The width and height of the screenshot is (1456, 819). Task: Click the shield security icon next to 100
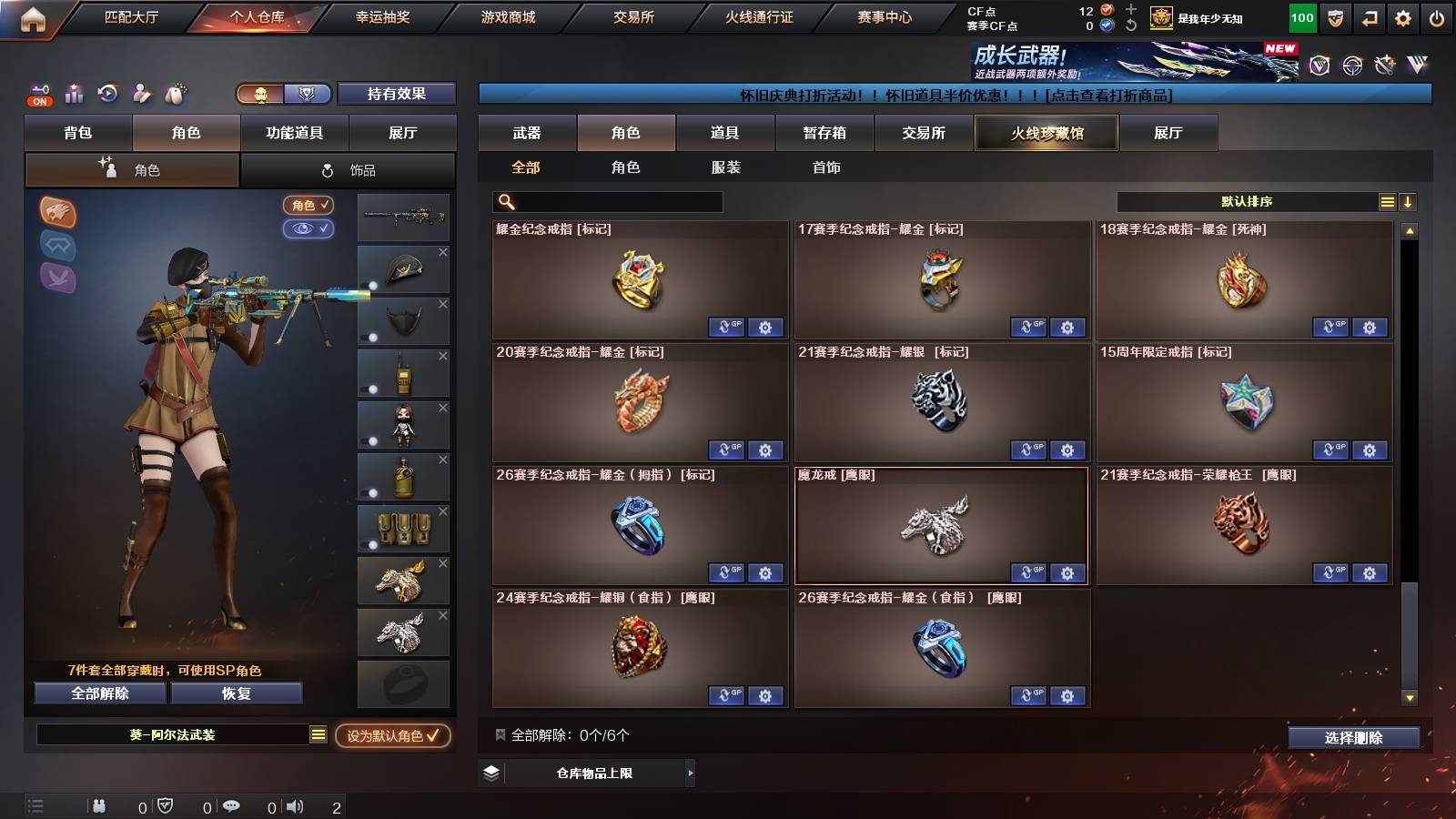click(1334, 17)
